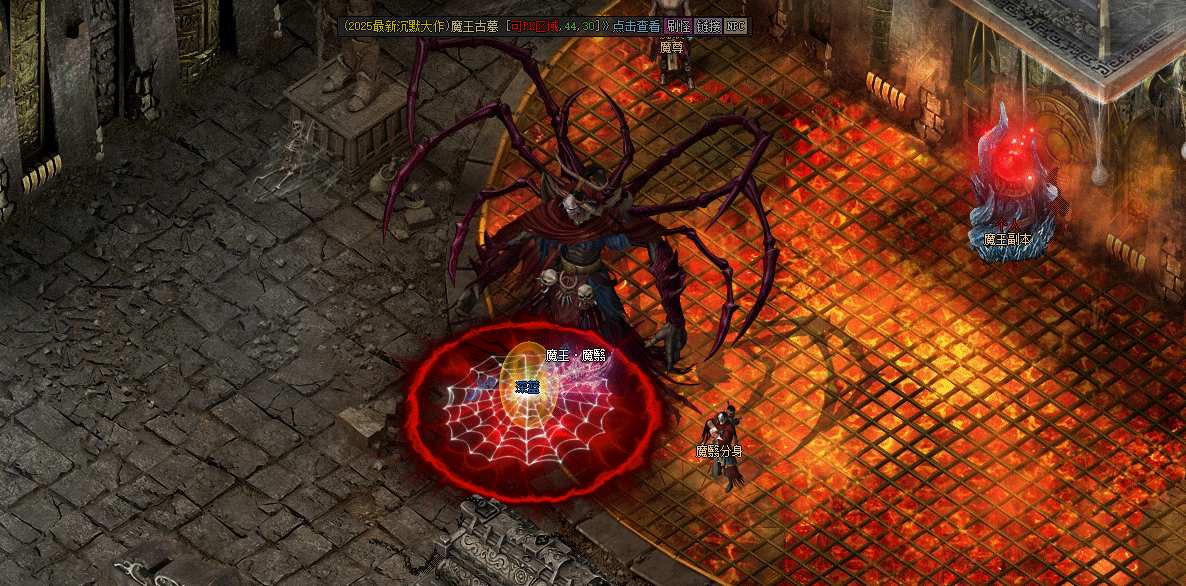Click the 点击查看 link in the top bar
1186x586 pixels.
(635, 26)
